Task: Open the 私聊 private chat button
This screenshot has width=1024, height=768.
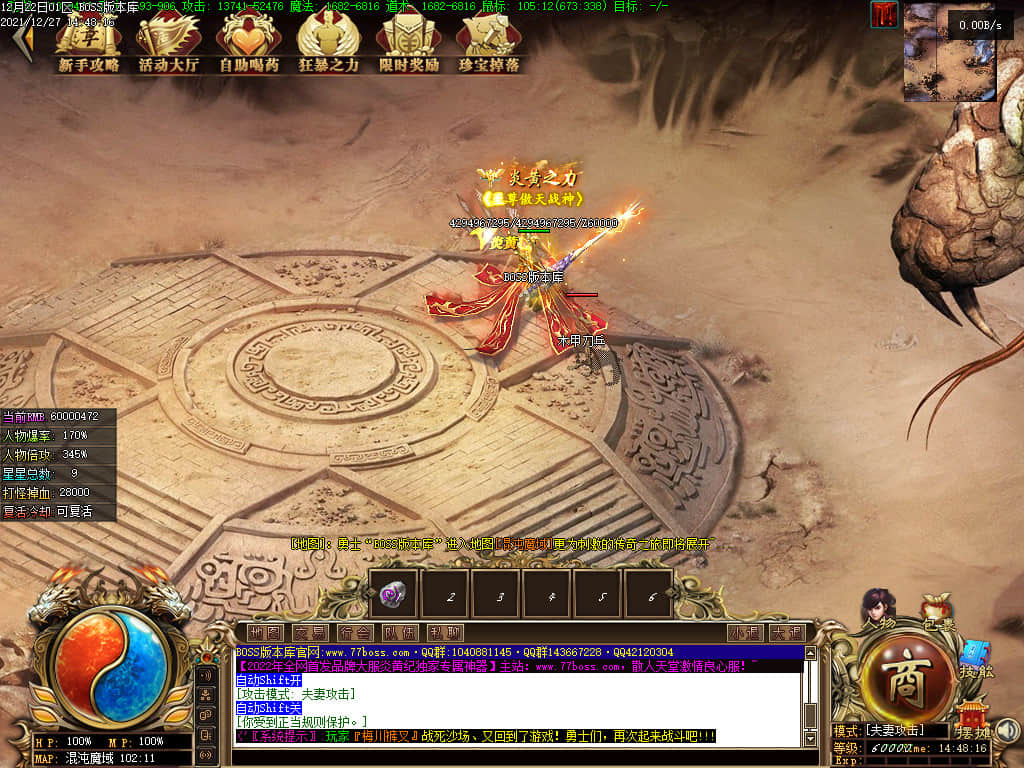Action: [x=444, y=632]
